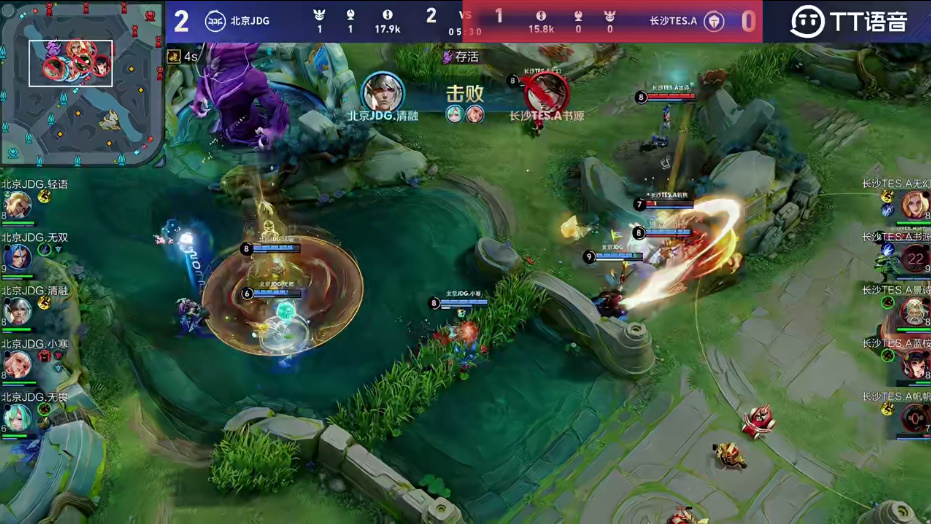Image resolution: width=931 pixels, height=524 pixels.
Task: Click 书源's crossed-out portrait in kill banner
Action: tap(546, 93)
